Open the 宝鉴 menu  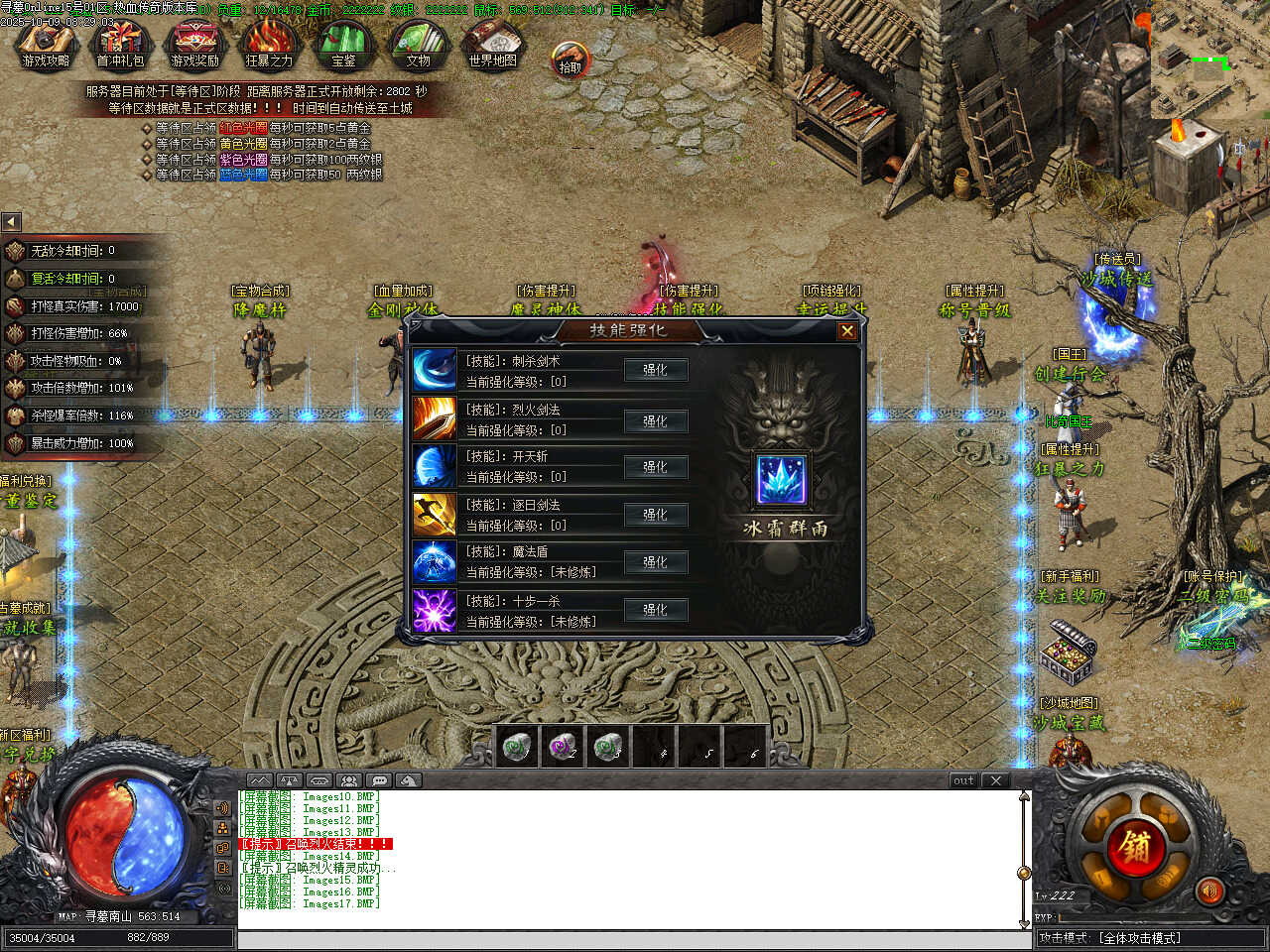343,45
